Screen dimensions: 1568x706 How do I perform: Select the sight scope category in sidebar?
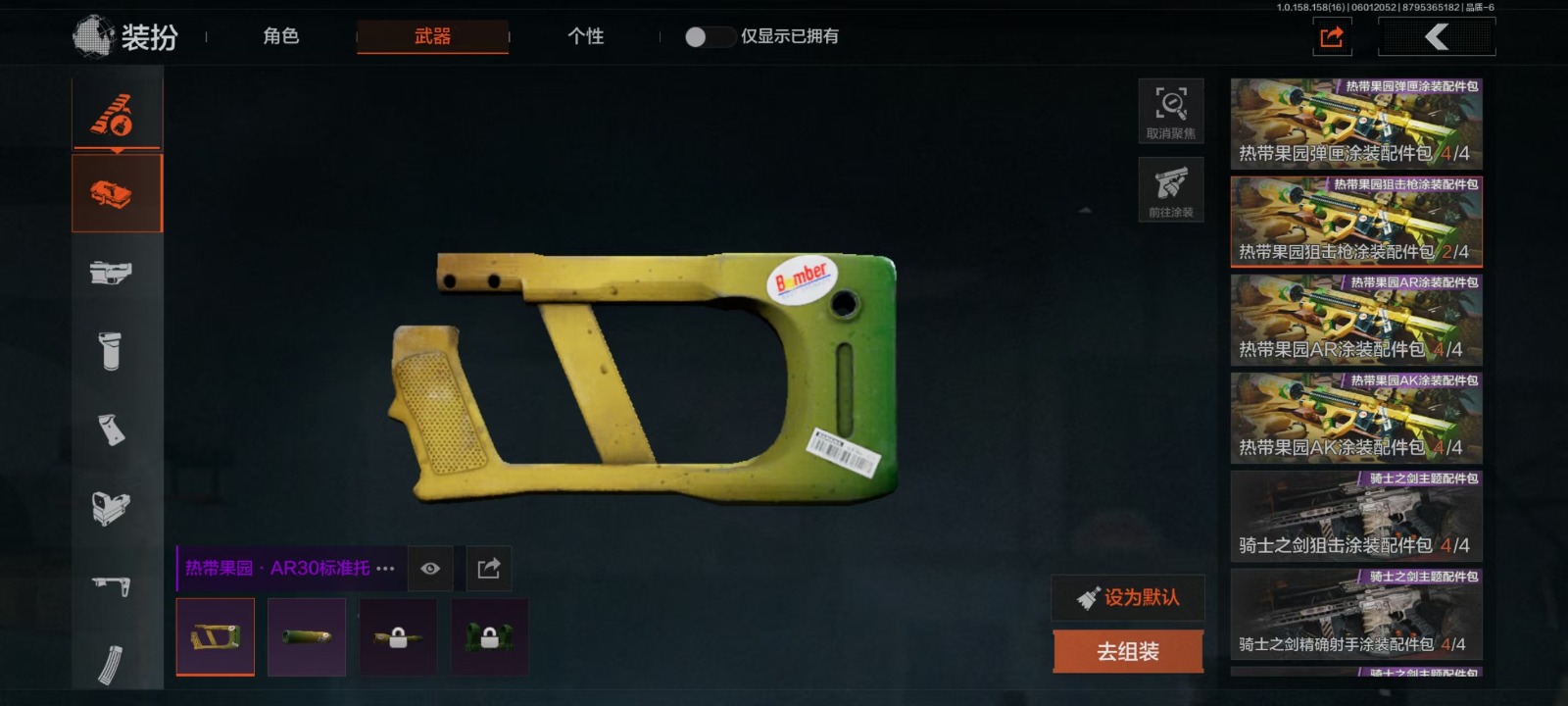(111, 508)
